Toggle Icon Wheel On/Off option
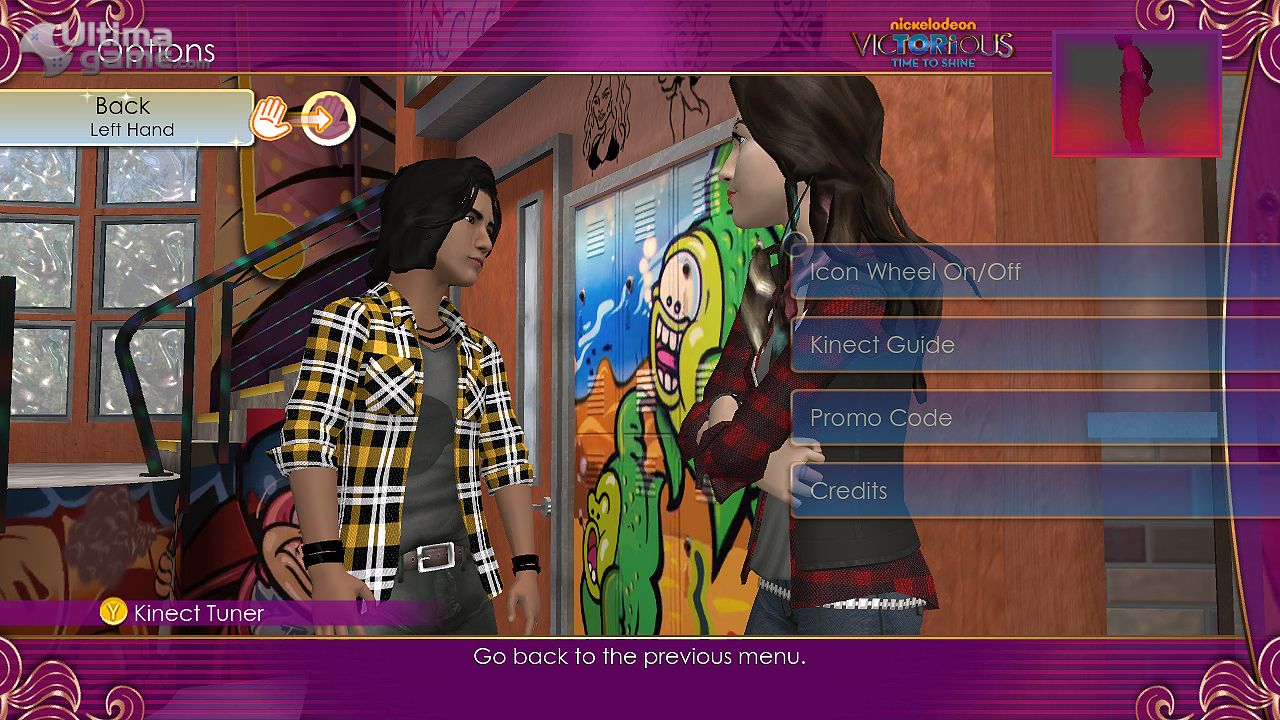Image resolution: width=1280 pixels, height=720 pixels. 1010,272
